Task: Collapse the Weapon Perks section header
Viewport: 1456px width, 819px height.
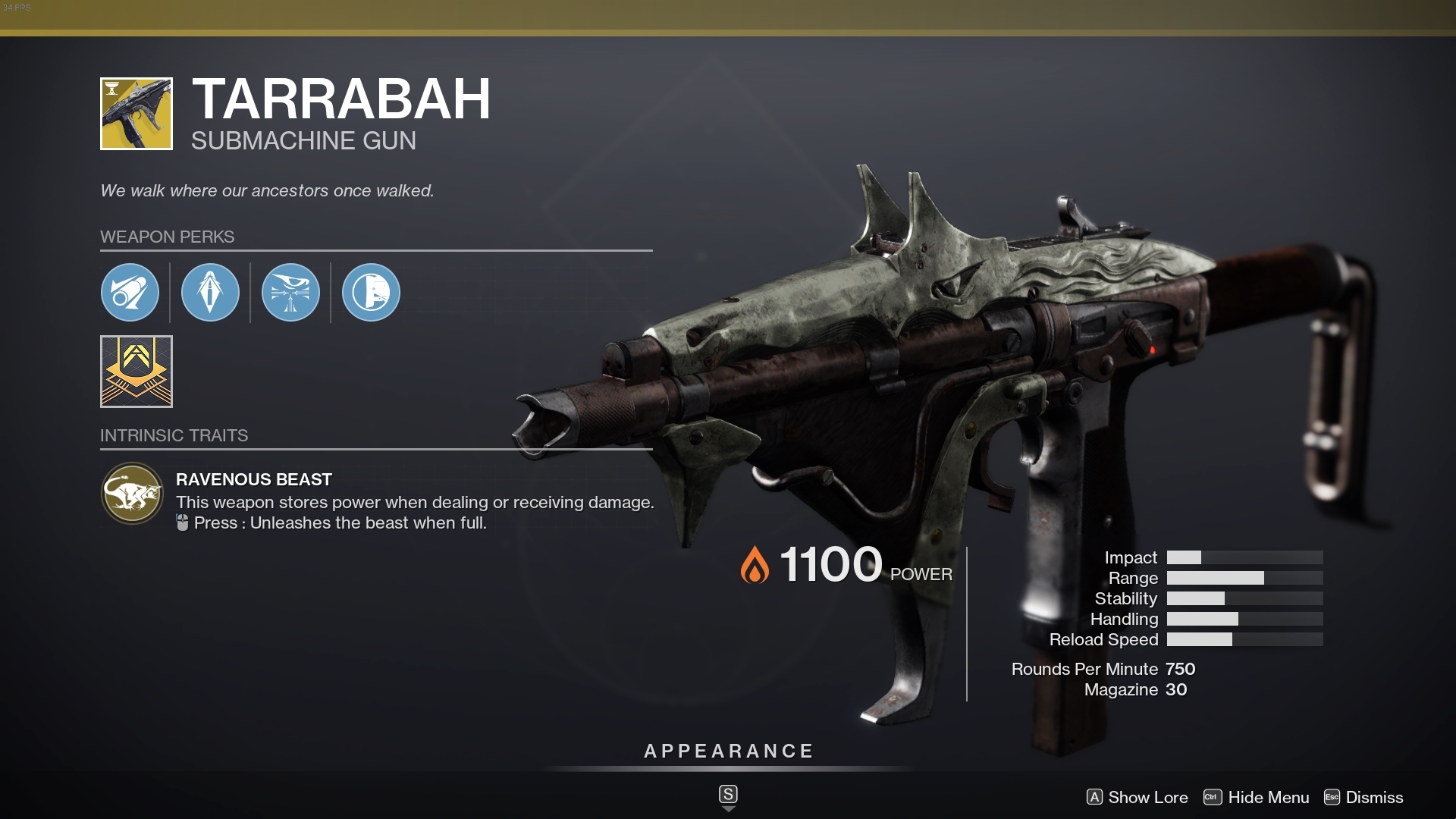Action: pyautogui.click(x=168, y=237)
